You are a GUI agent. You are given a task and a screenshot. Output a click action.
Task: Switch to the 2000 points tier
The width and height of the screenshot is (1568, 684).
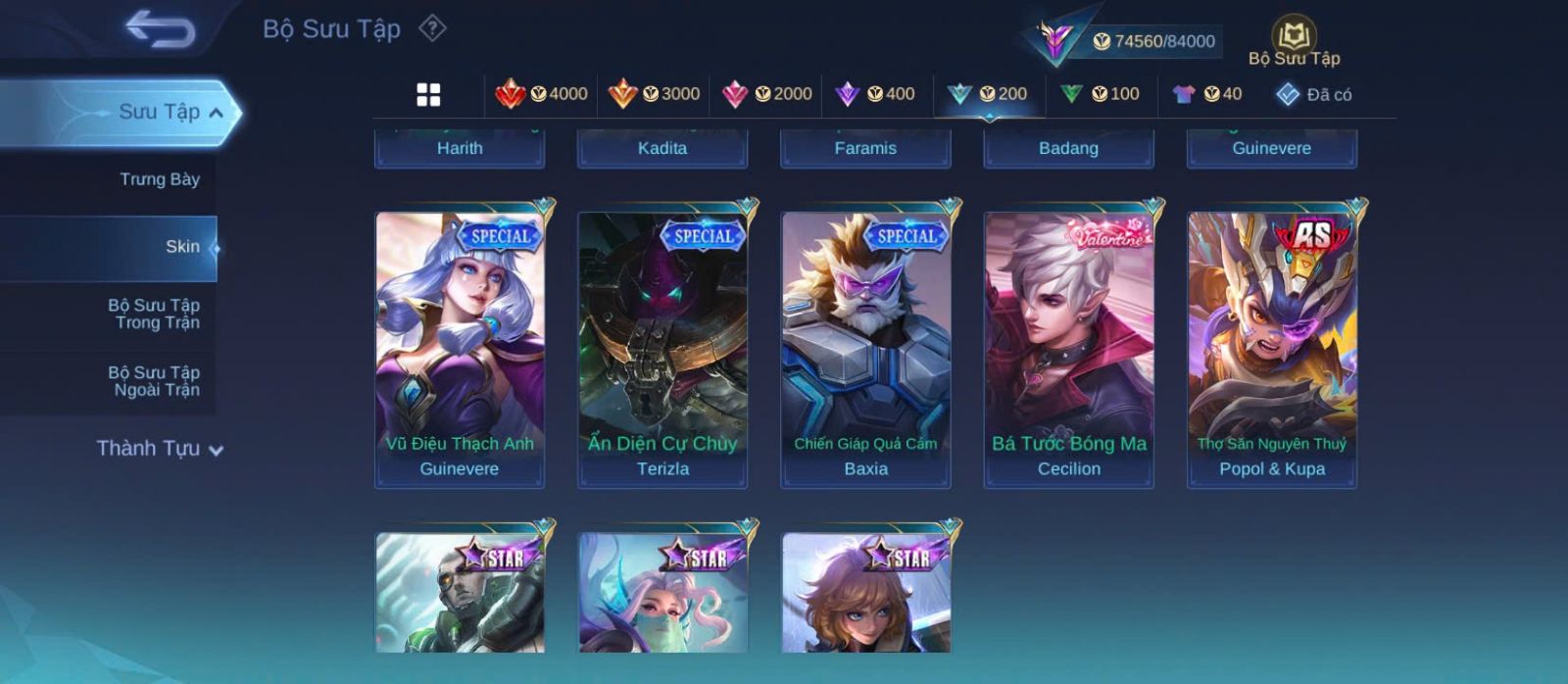point(767,94)
